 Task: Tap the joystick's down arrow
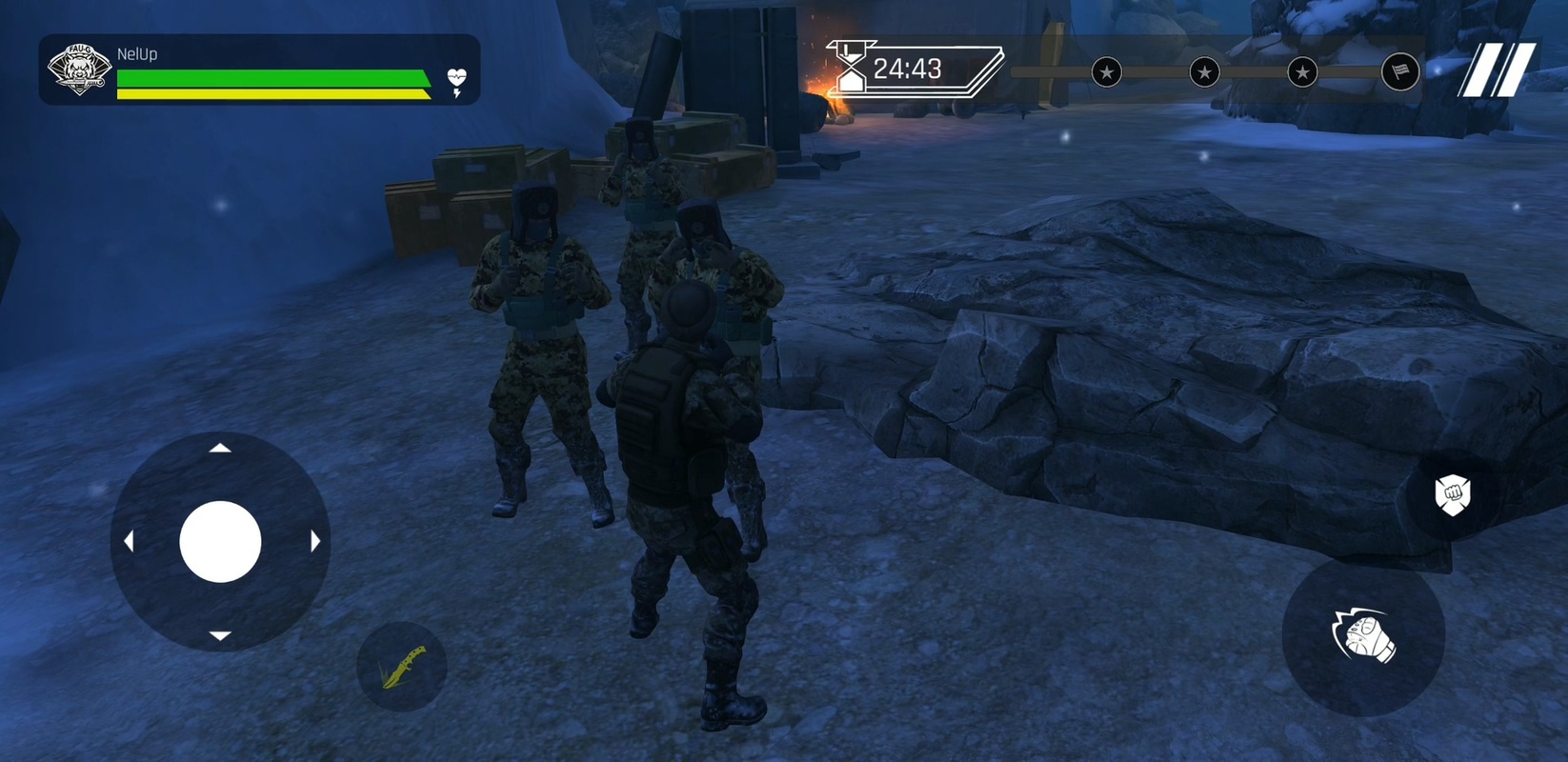click(x=220, y=635)
